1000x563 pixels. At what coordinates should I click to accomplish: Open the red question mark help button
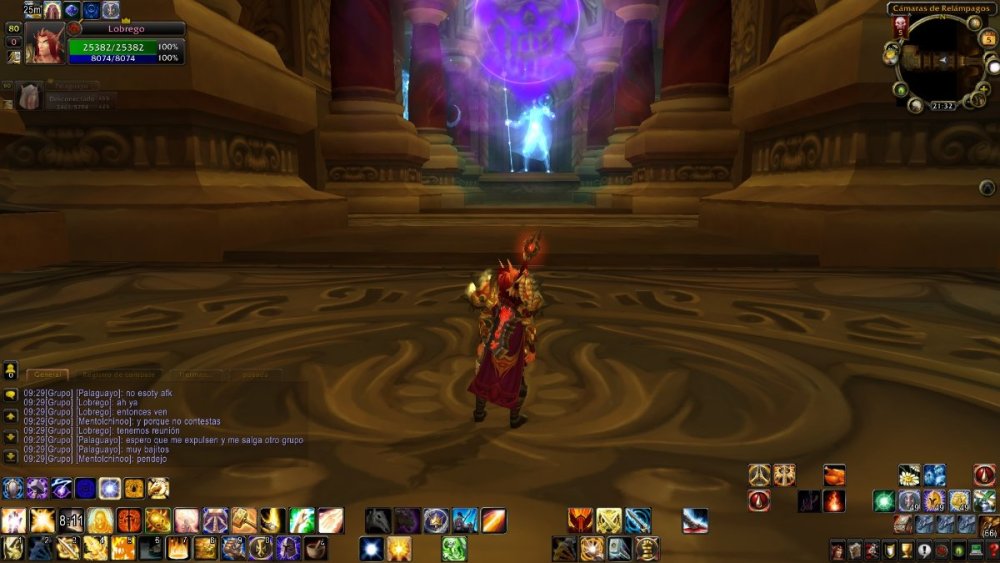[x=992, y=549]
